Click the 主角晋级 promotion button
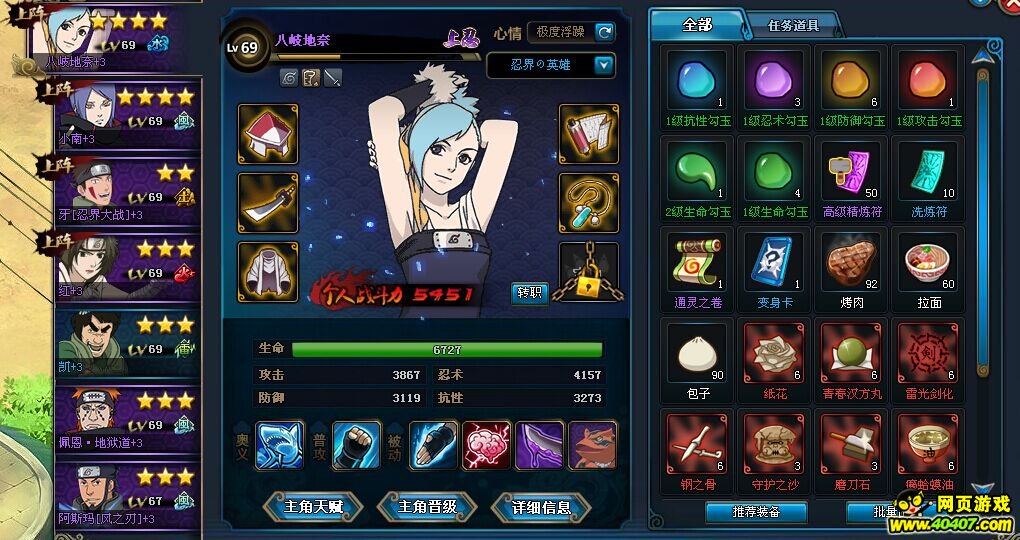Image resolution: width=1020 pixels, height=540 pixels. [427, 507]
